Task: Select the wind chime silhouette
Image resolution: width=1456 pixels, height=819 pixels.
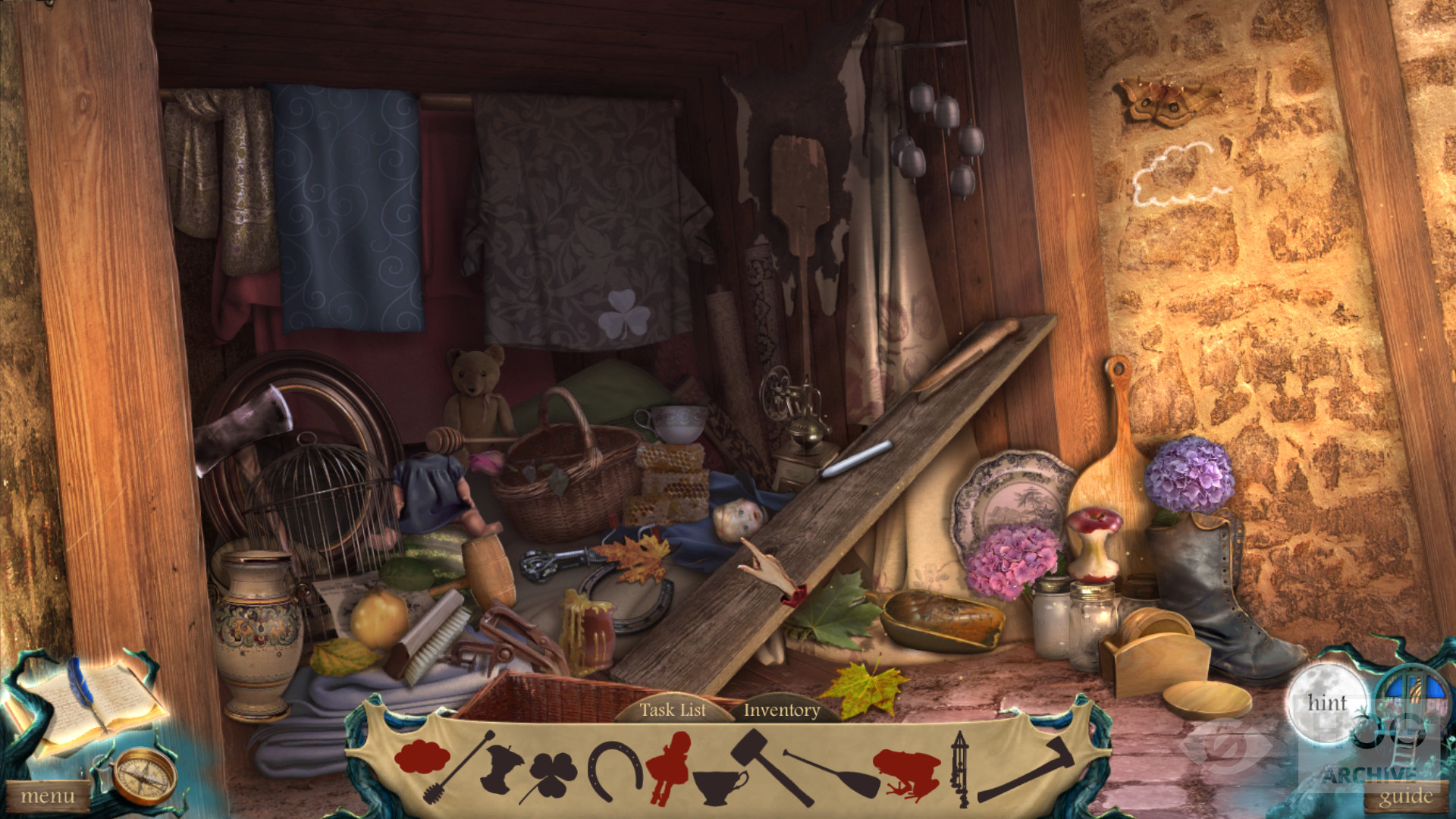Action: pos(960,767)
